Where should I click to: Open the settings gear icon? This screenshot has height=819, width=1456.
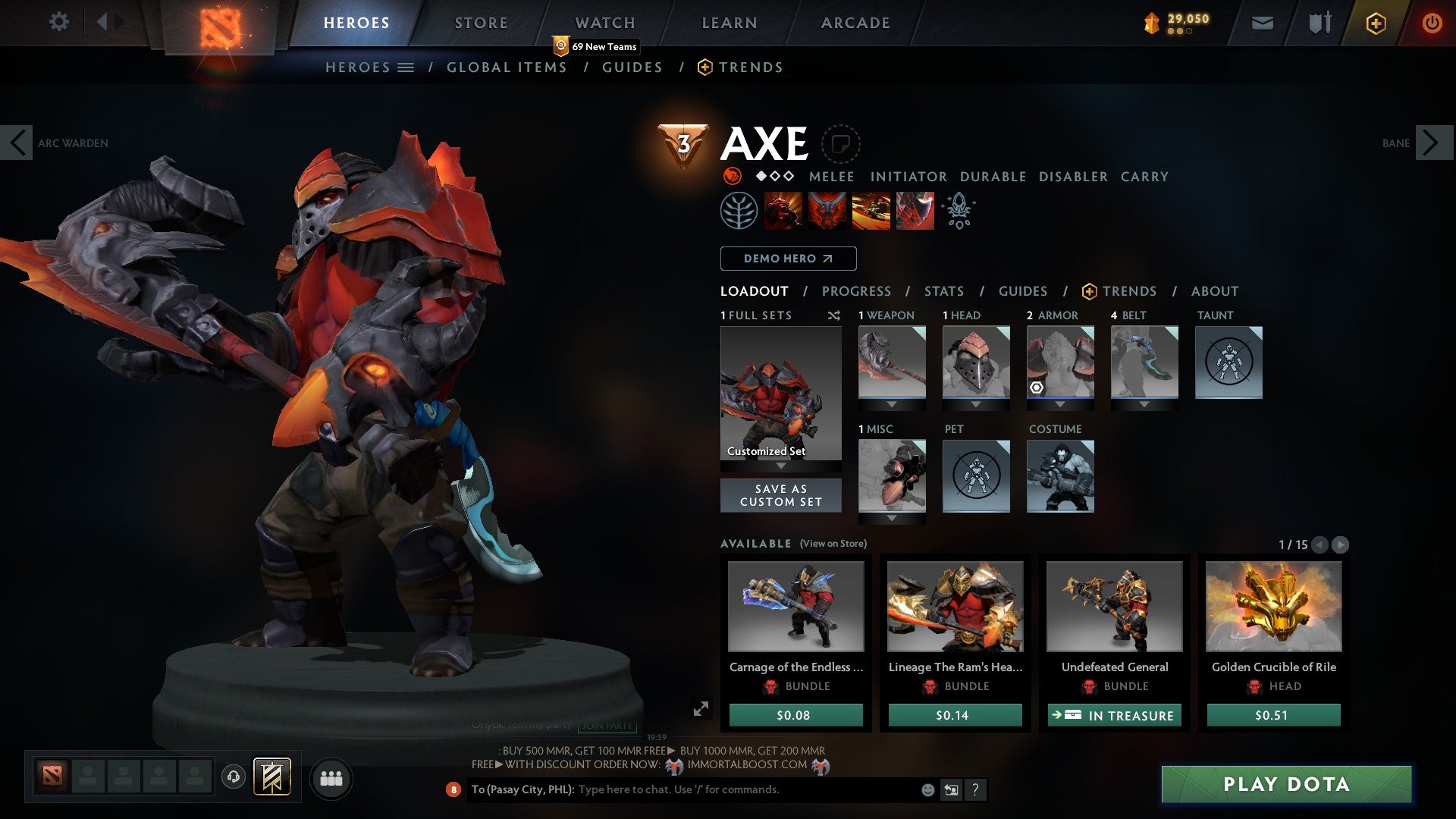click(x=58, y=23)
